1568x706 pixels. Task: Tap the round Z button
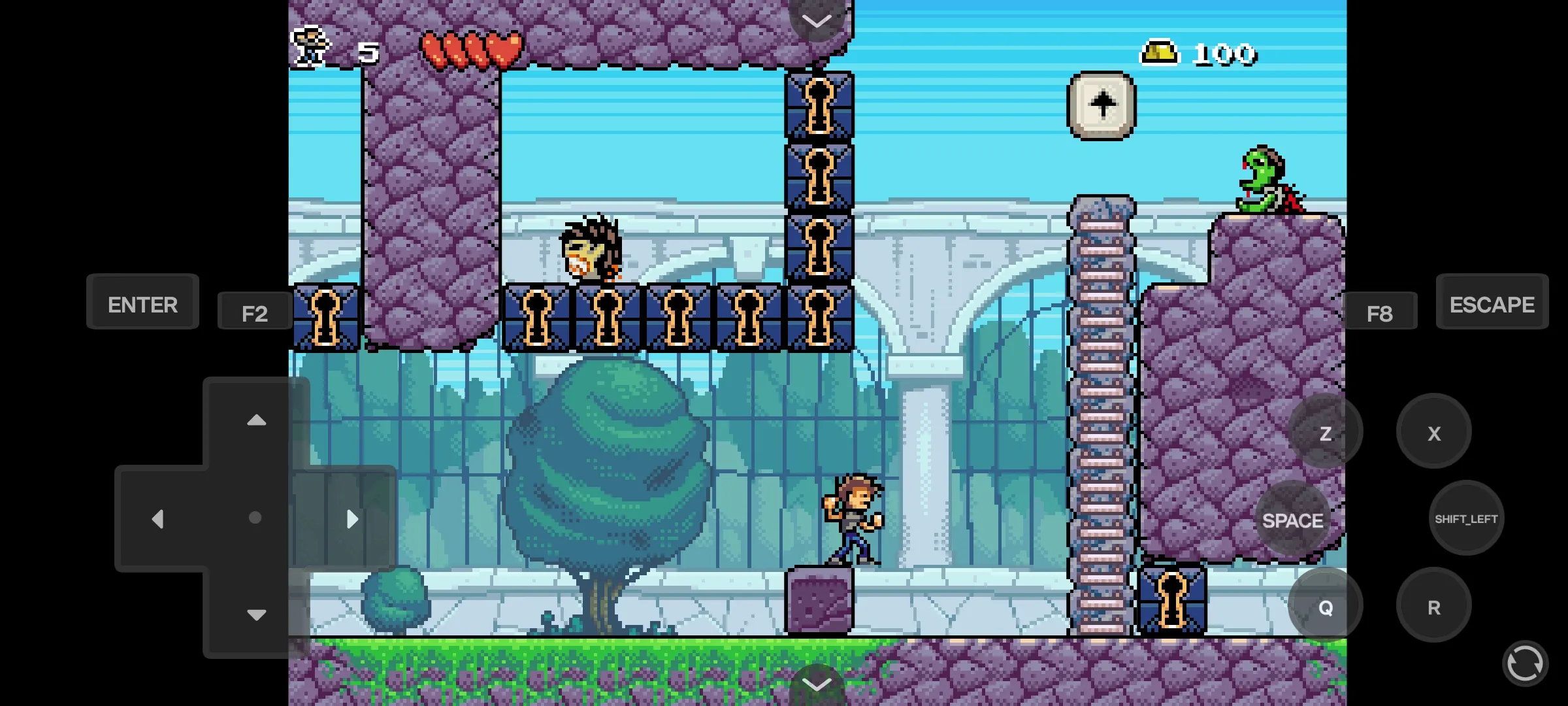1325,432
